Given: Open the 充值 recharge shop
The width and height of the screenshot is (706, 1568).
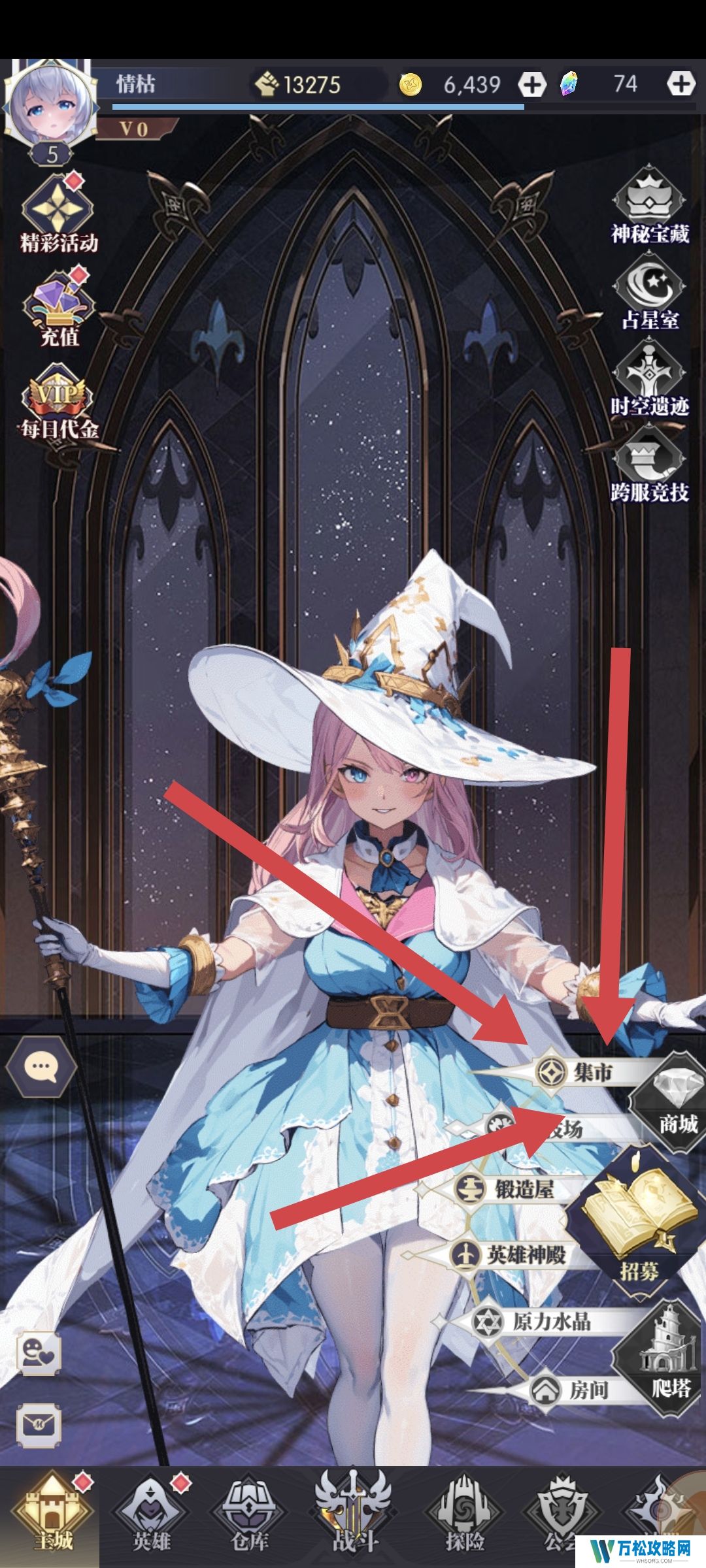Looking at the screenshot, I should point(59,308).
